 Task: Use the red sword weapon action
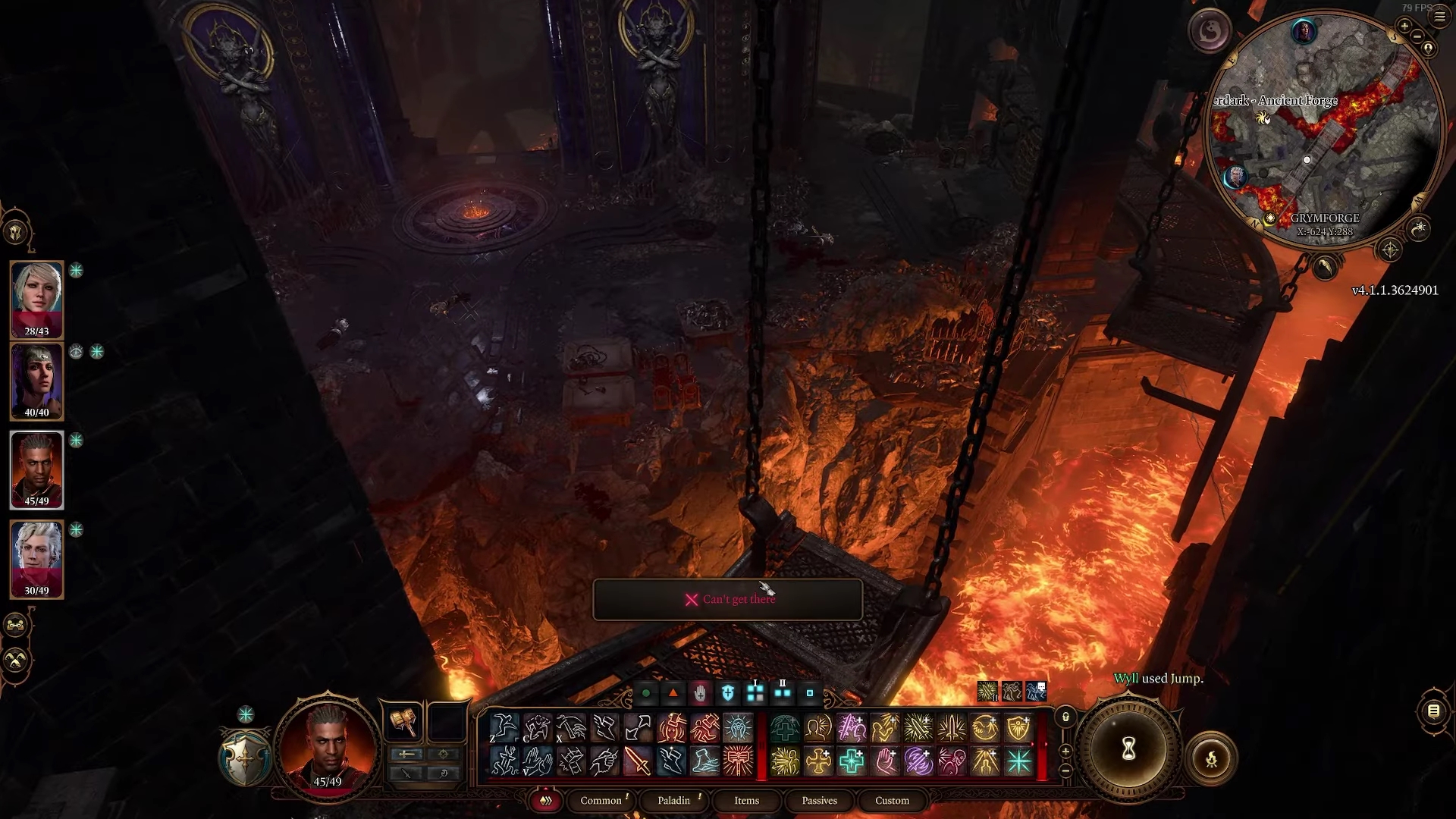click(x=638, y=761)
